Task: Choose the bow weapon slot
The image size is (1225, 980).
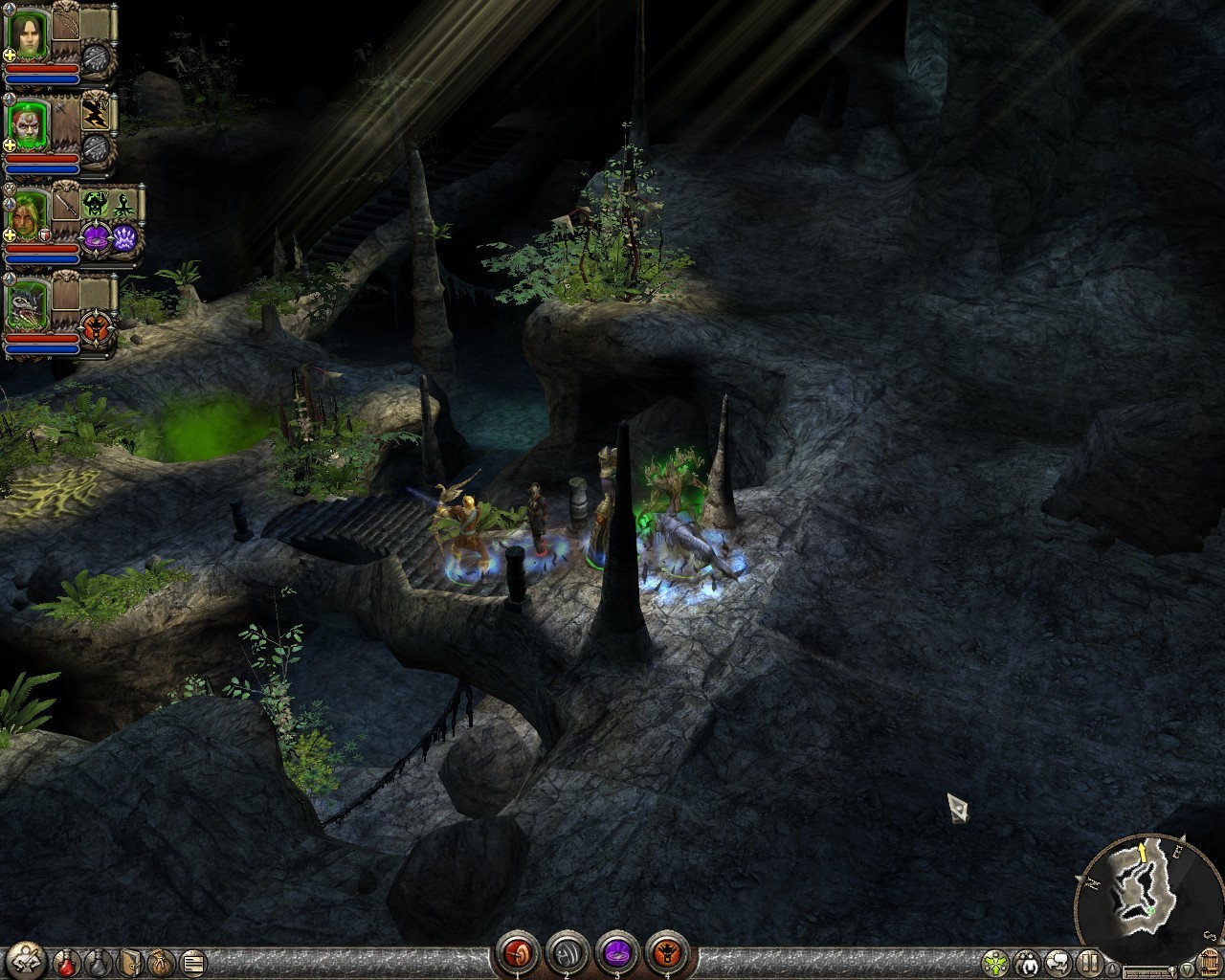Action: (x=67, y=25)
